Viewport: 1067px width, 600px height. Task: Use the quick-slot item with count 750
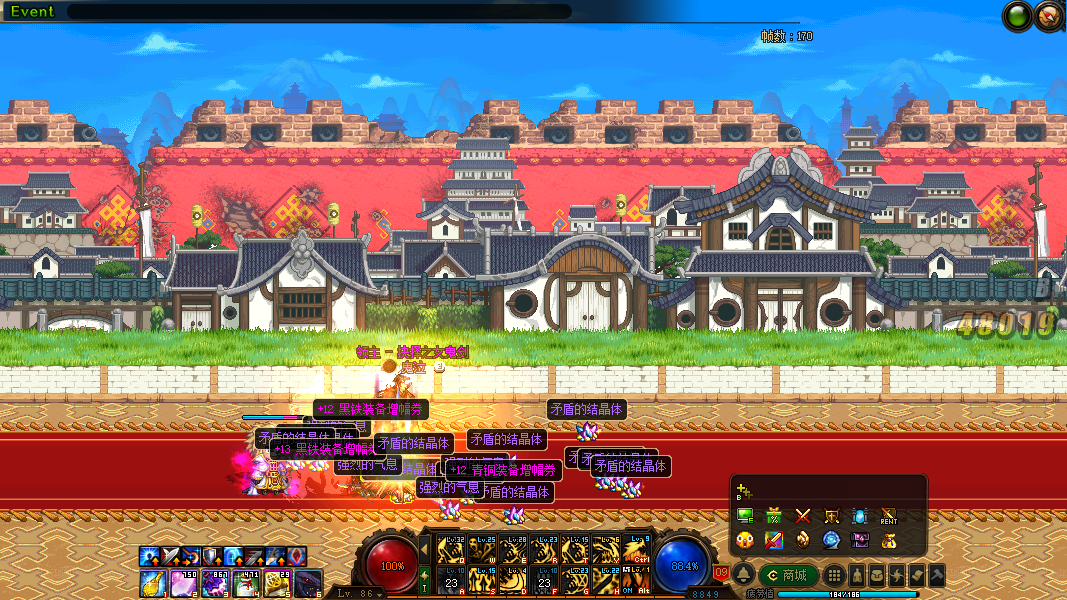(184, 582)
